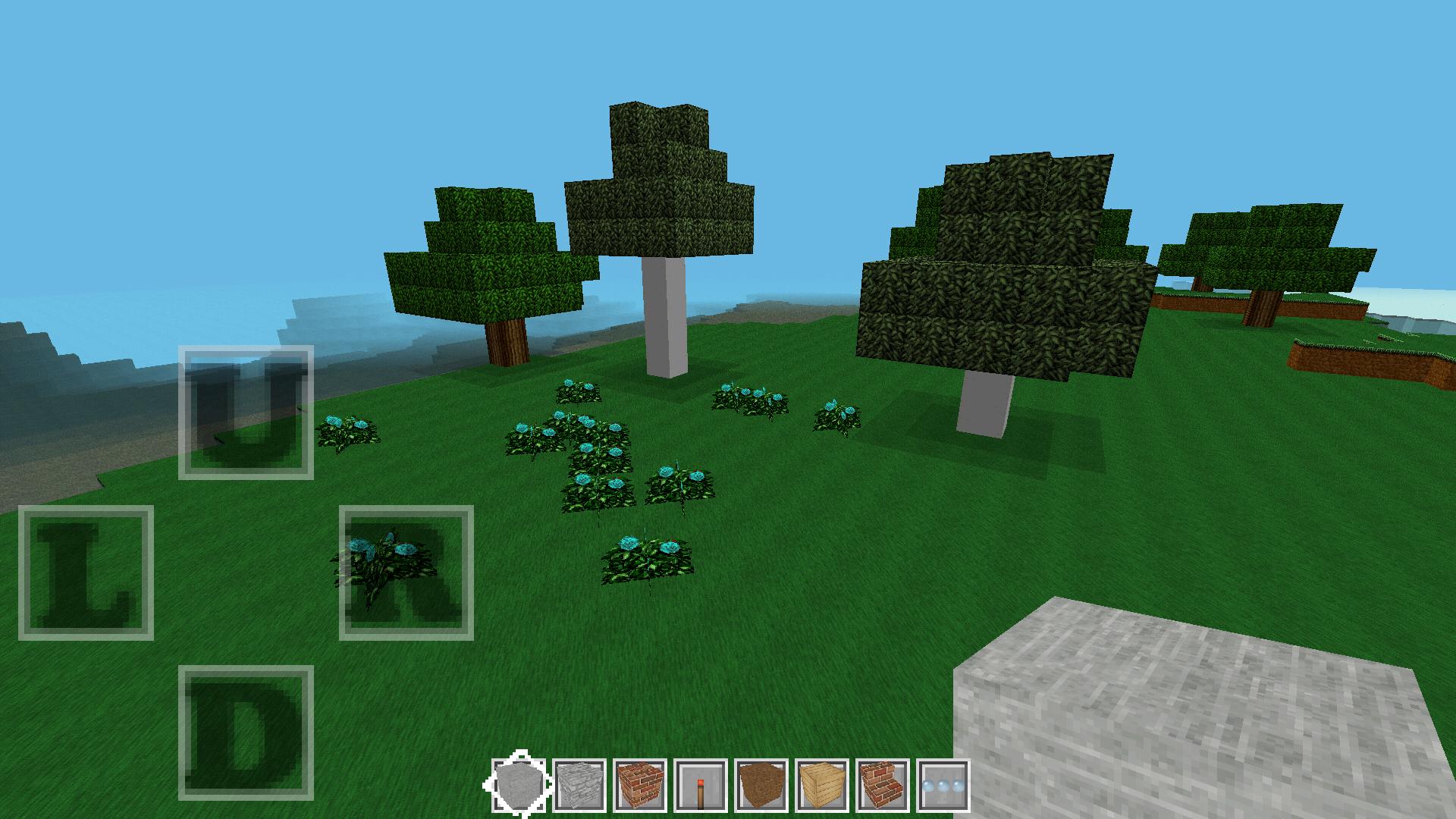The width and height of the screenshot is (1456, 819).
Task: Tap the L movement button
Action: [86, 573]
